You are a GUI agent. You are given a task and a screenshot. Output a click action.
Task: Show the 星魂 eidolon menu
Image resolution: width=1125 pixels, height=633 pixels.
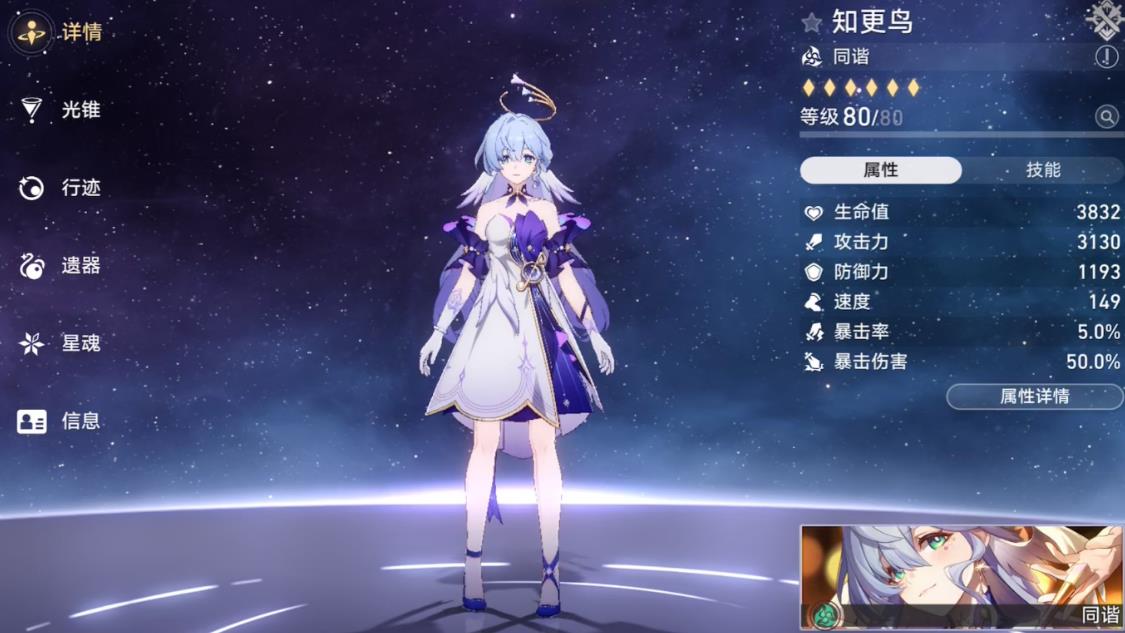[60, 344]
